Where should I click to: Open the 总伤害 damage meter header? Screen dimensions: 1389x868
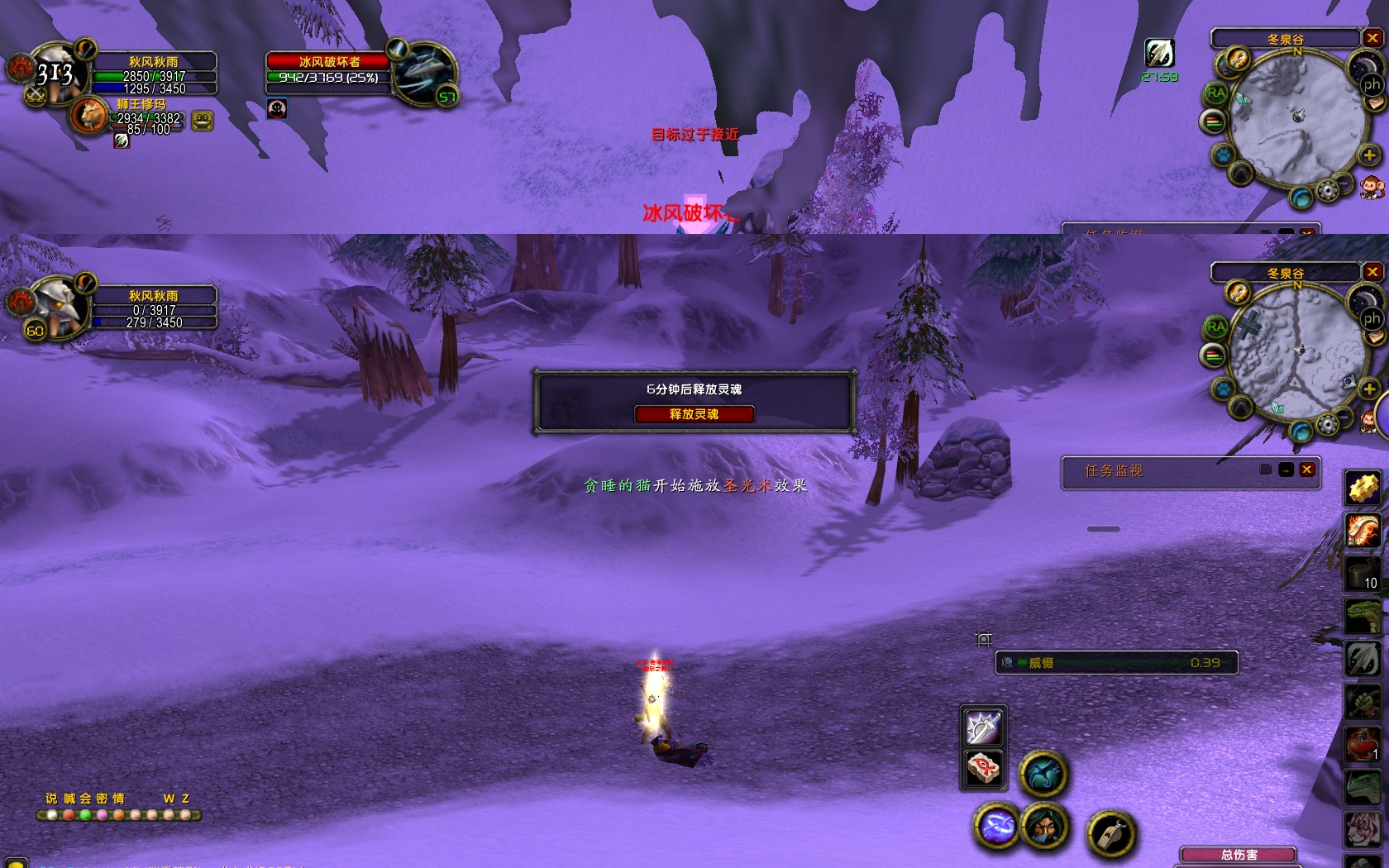[1239, 855]
